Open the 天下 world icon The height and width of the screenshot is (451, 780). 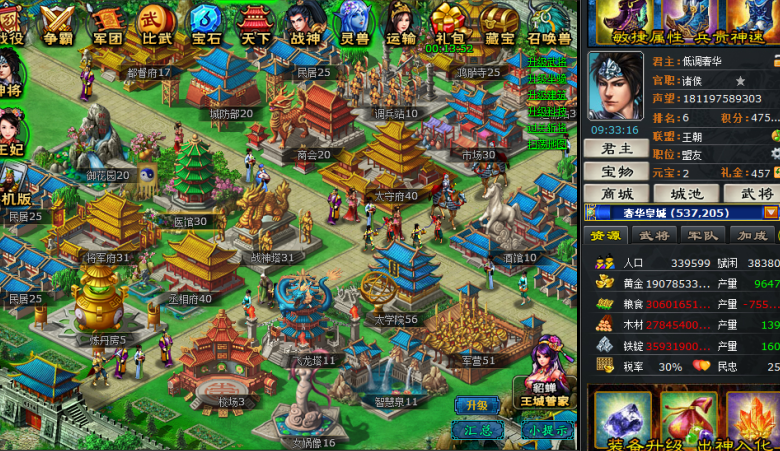(256, 22)
